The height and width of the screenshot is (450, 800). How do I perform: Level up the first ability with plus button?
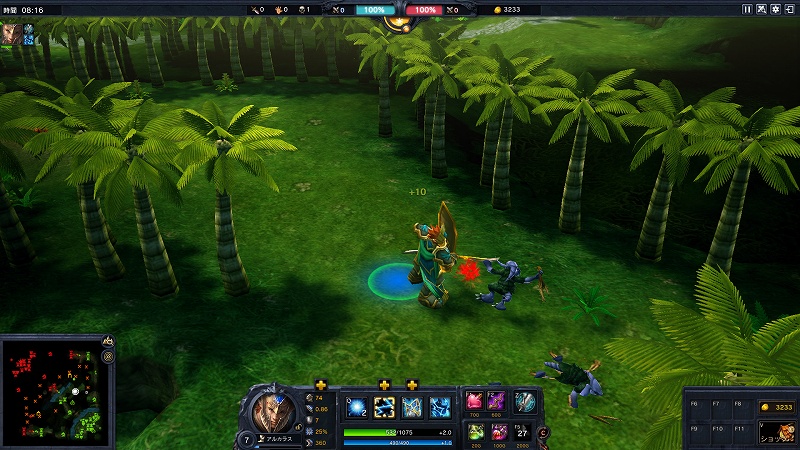(x=321, y=385)
